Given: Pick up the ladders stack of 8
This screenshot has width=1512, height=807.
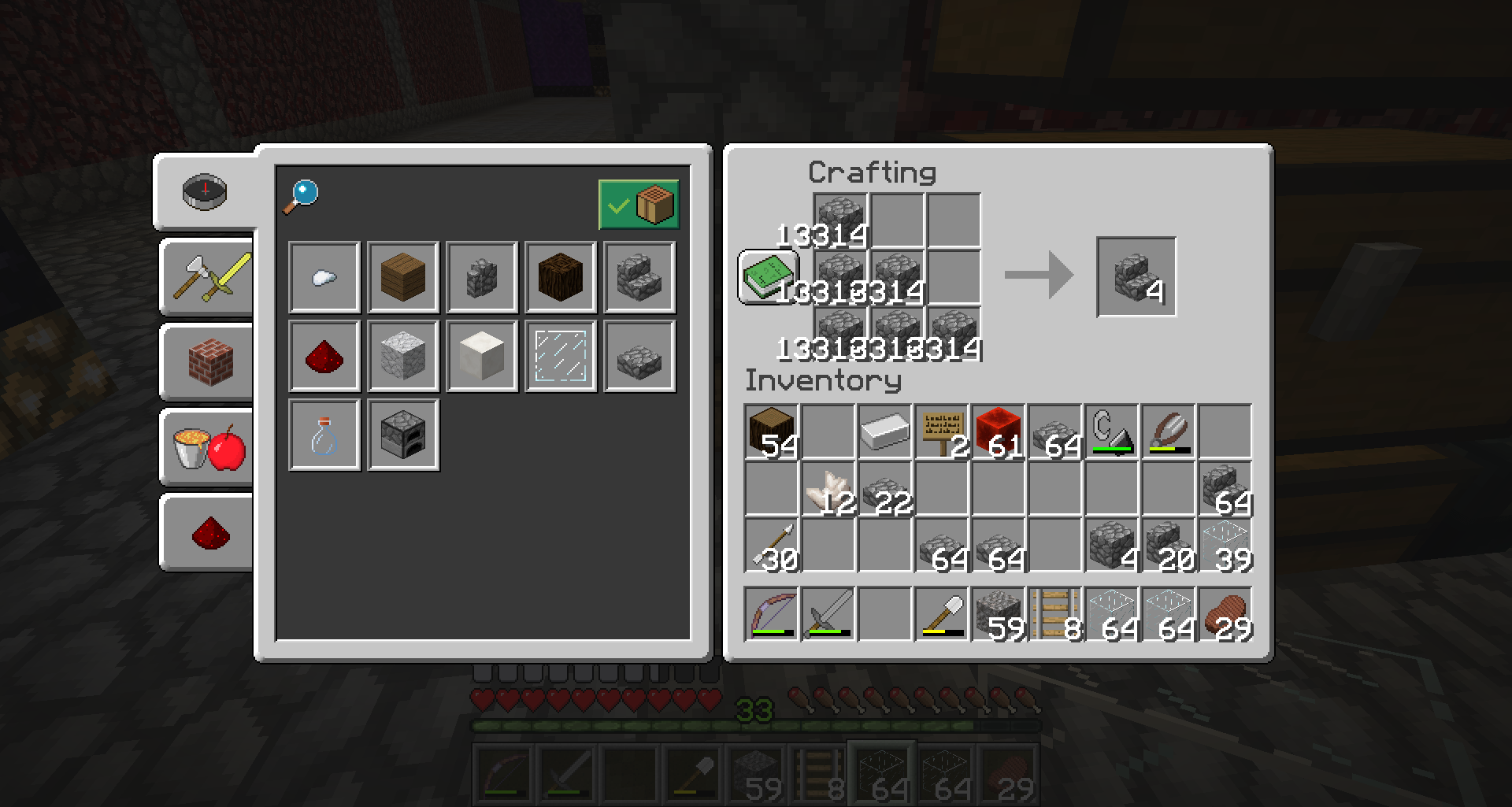Looking at the screenshot, I should 1055,614.
